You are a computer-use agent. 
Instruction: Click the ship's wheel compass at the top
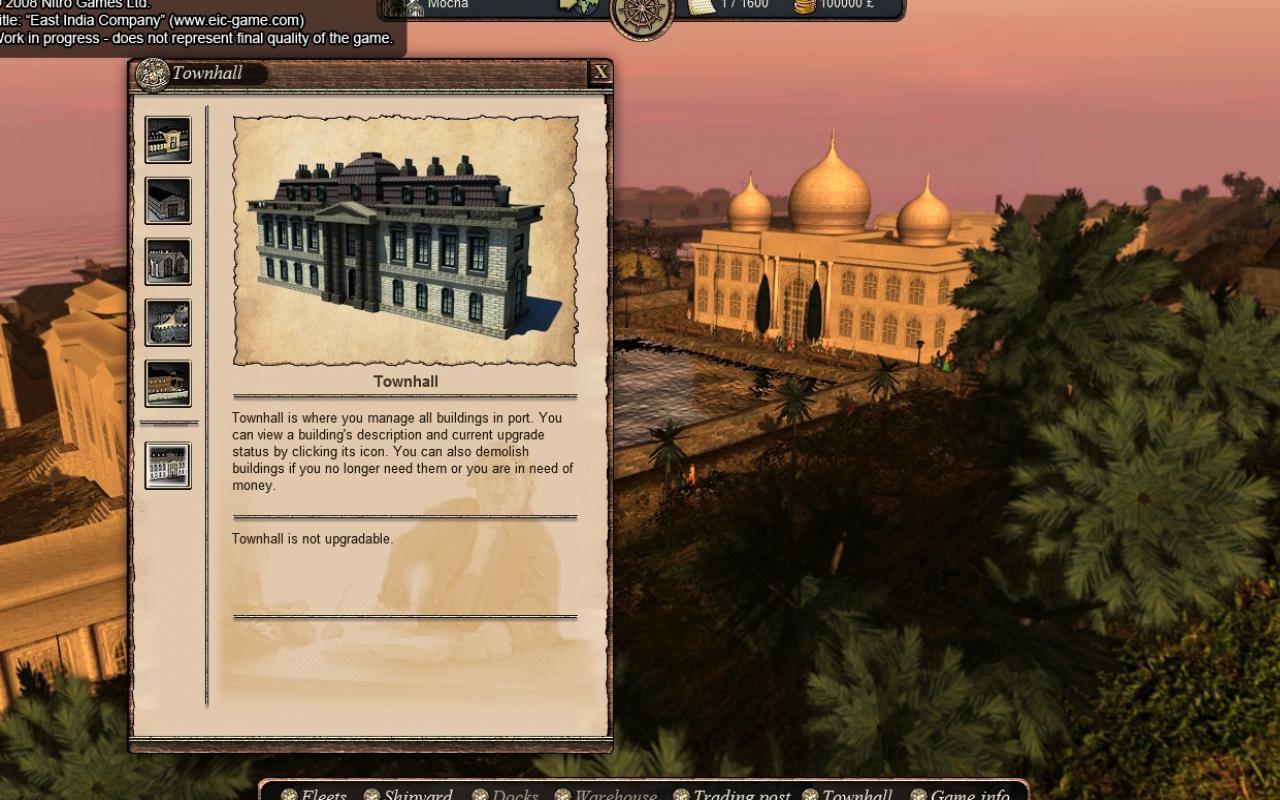click(x=643, y=16)
